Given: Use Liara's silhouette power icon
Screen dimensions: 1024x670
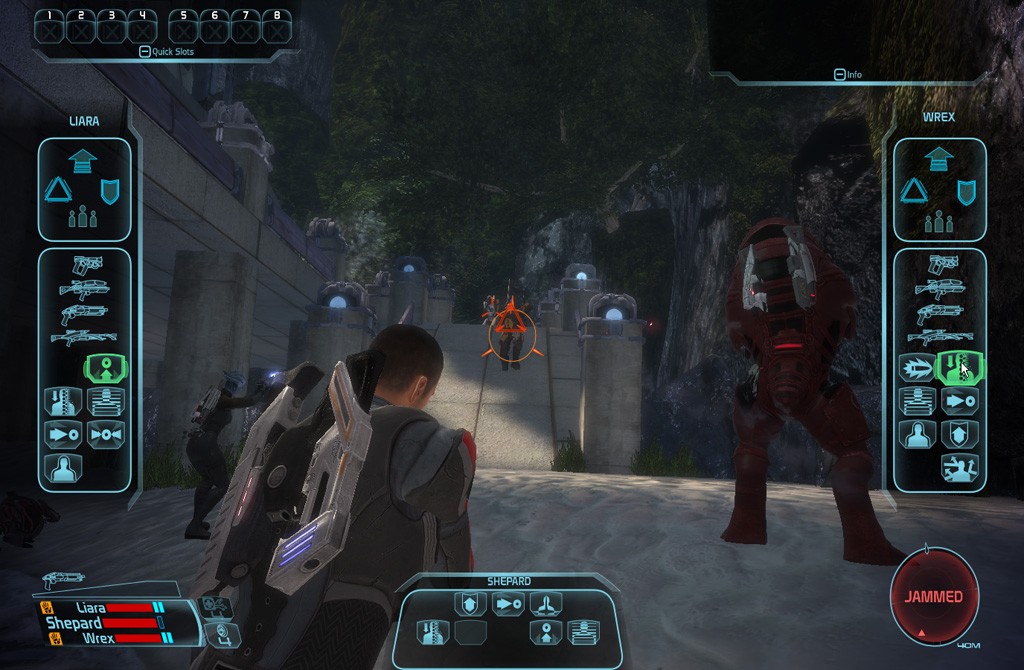Looking at the screenshot, I should point(62,467).
